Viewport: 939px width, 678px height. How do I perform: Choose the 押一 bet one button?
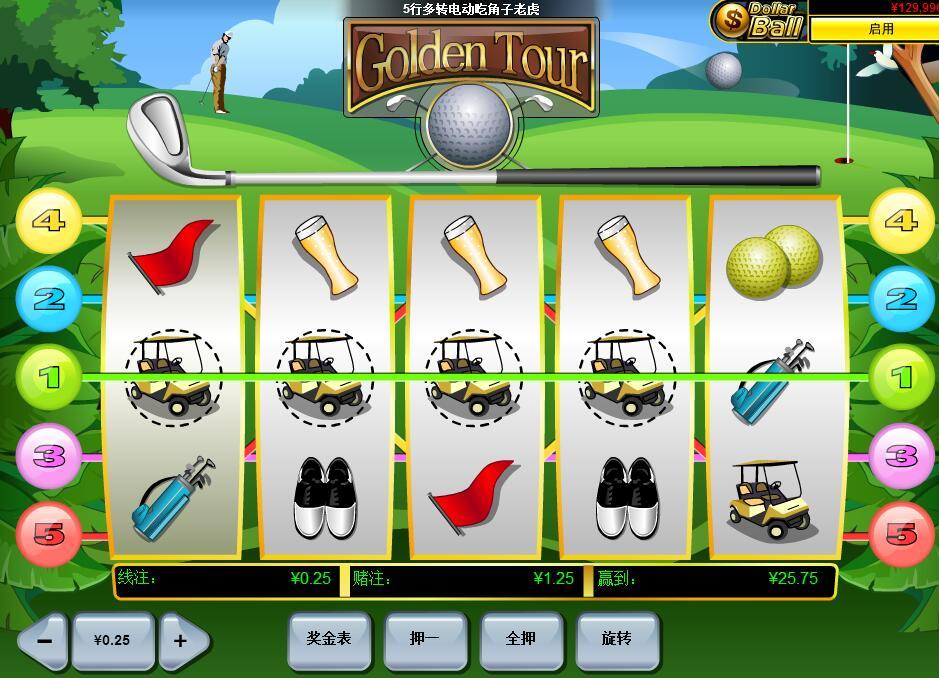pyautogui.click(x=424, y=639)
